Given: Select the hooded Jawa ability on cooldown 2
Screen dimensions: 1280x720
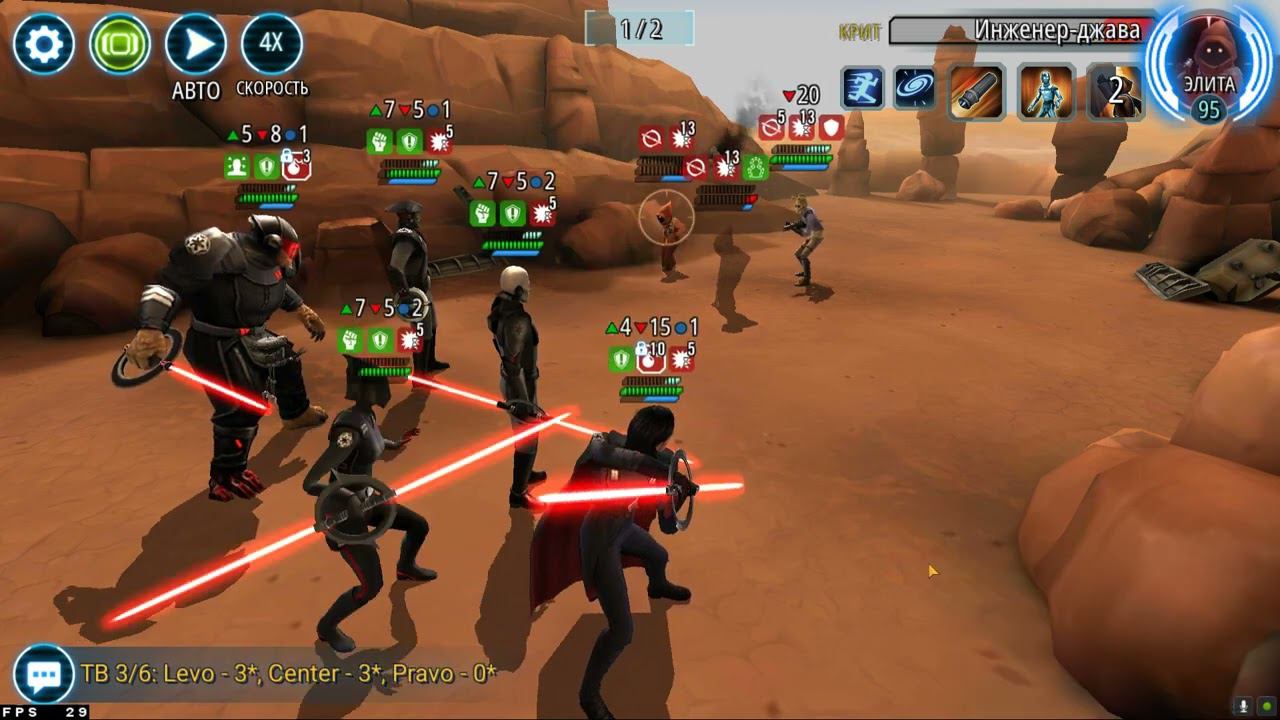Looking at the screenshot, I should 1115,92.
